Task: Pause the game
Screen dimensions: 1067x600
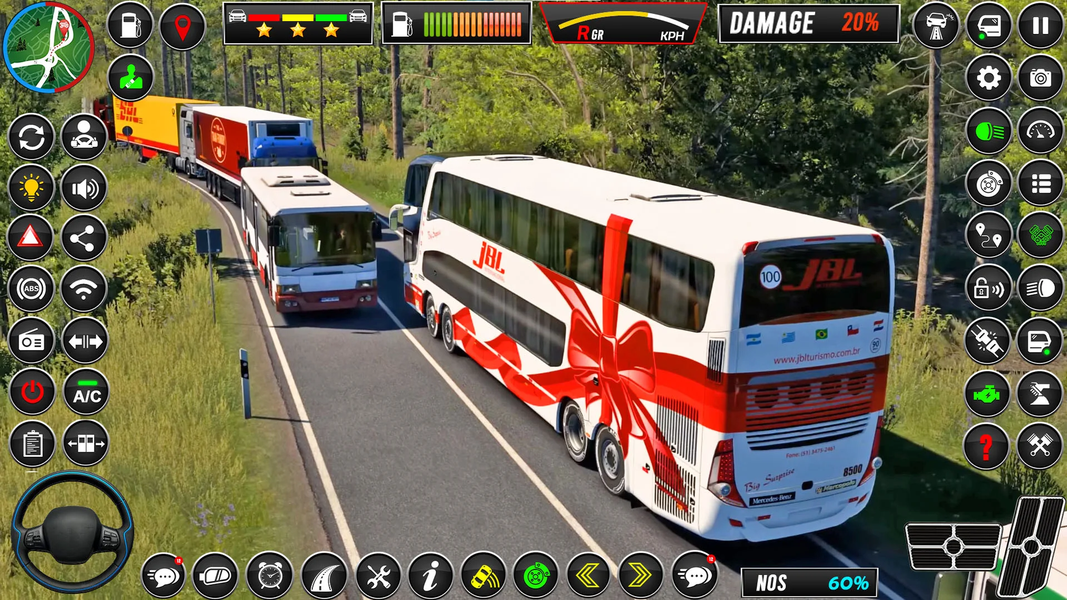Action: [x=1040, y=25]
